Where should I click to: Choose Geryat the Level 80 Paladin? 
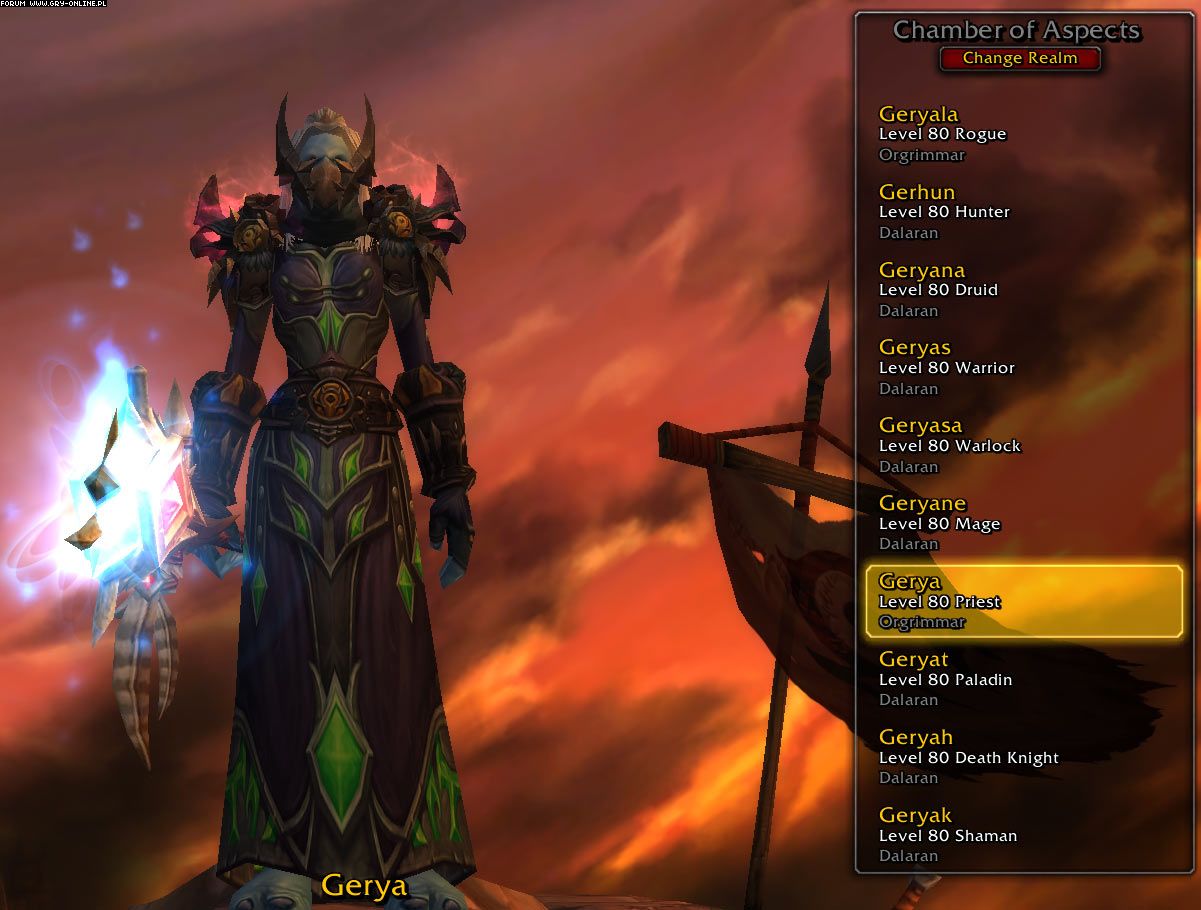pos(1020,679)
